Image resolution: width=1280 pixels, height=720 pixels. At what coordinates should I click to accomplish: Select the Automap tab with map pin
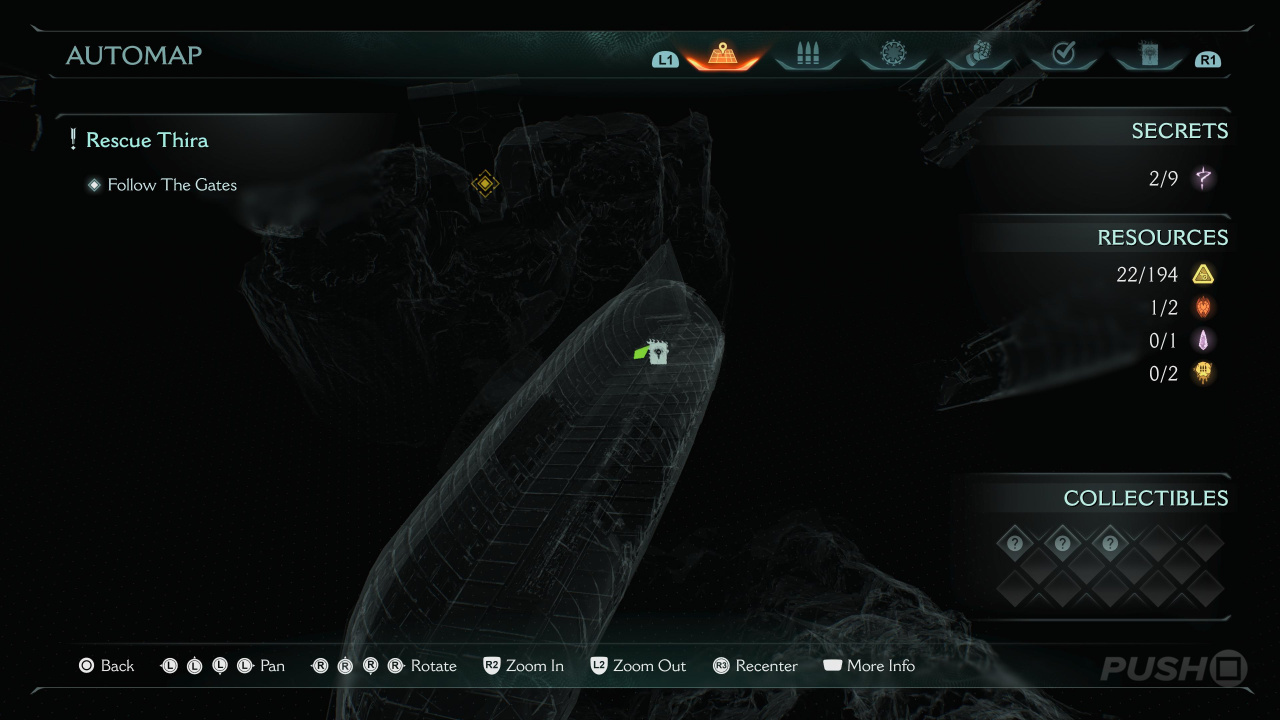722,54
